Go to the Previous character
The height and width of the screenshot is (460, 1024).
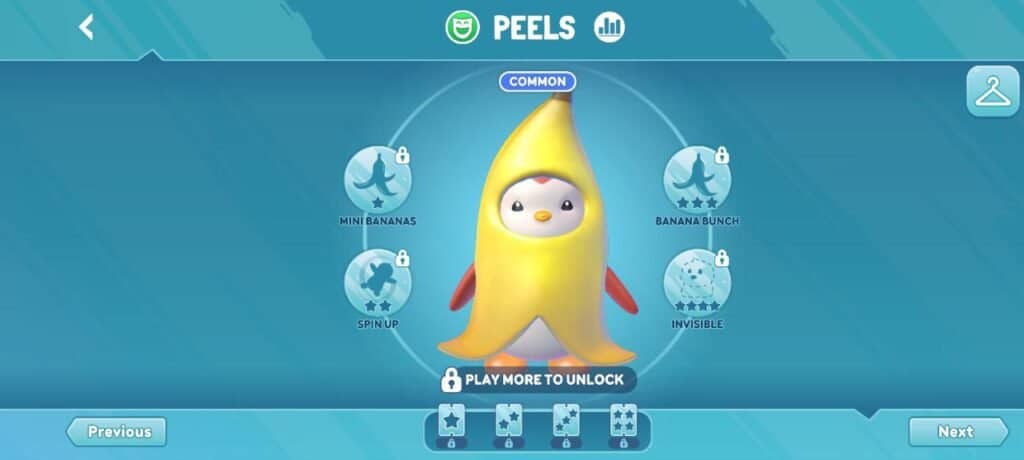(x=117, y=432)
